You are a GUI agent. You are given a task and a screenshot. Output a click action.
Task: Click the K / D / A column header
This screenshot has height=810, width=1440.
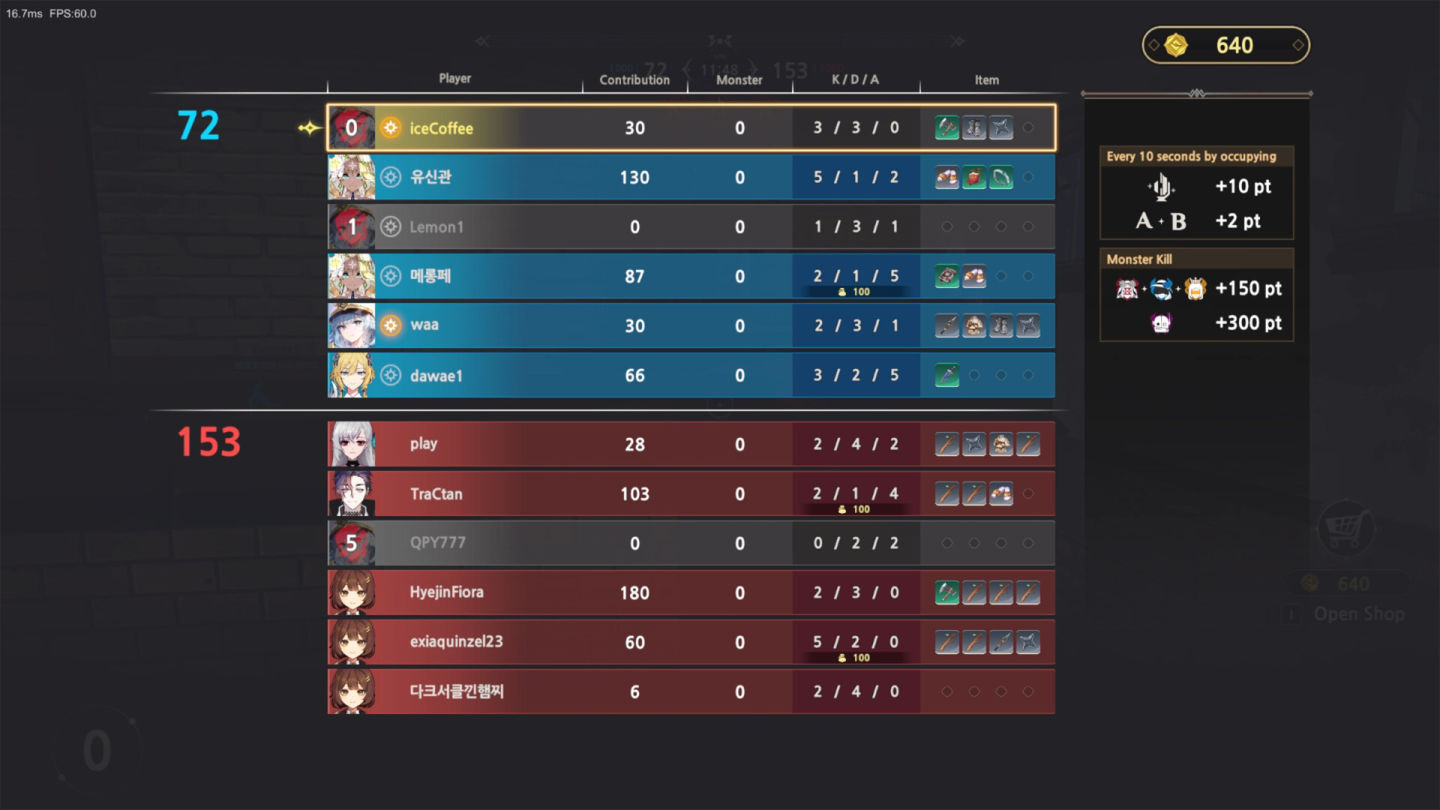click(855, 80)
